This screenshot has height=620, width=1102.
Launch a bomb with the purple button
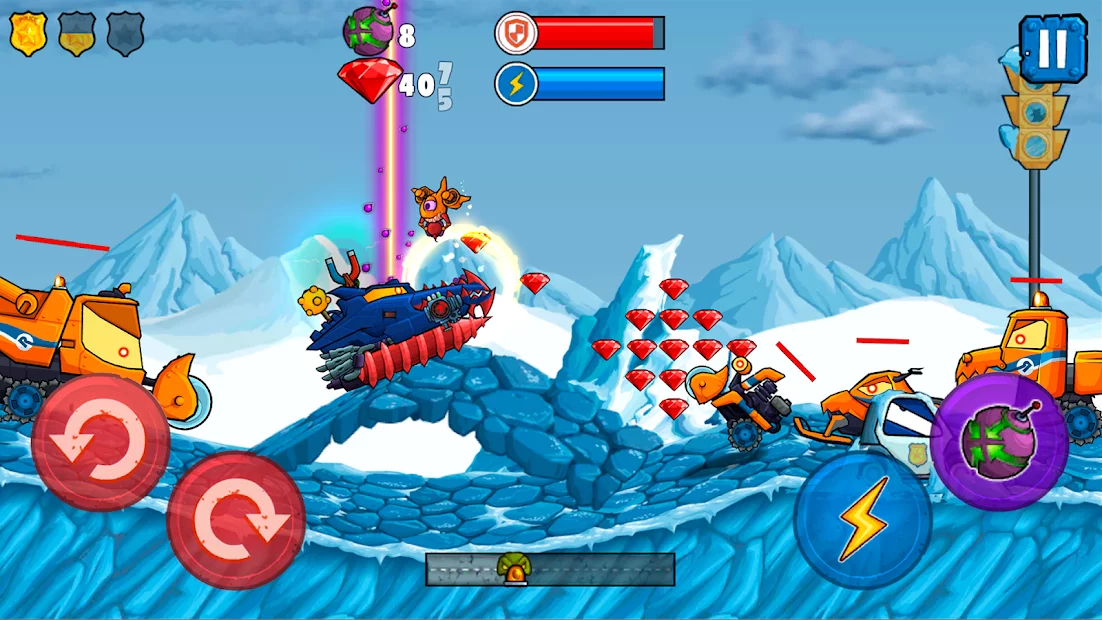point(999,441)
